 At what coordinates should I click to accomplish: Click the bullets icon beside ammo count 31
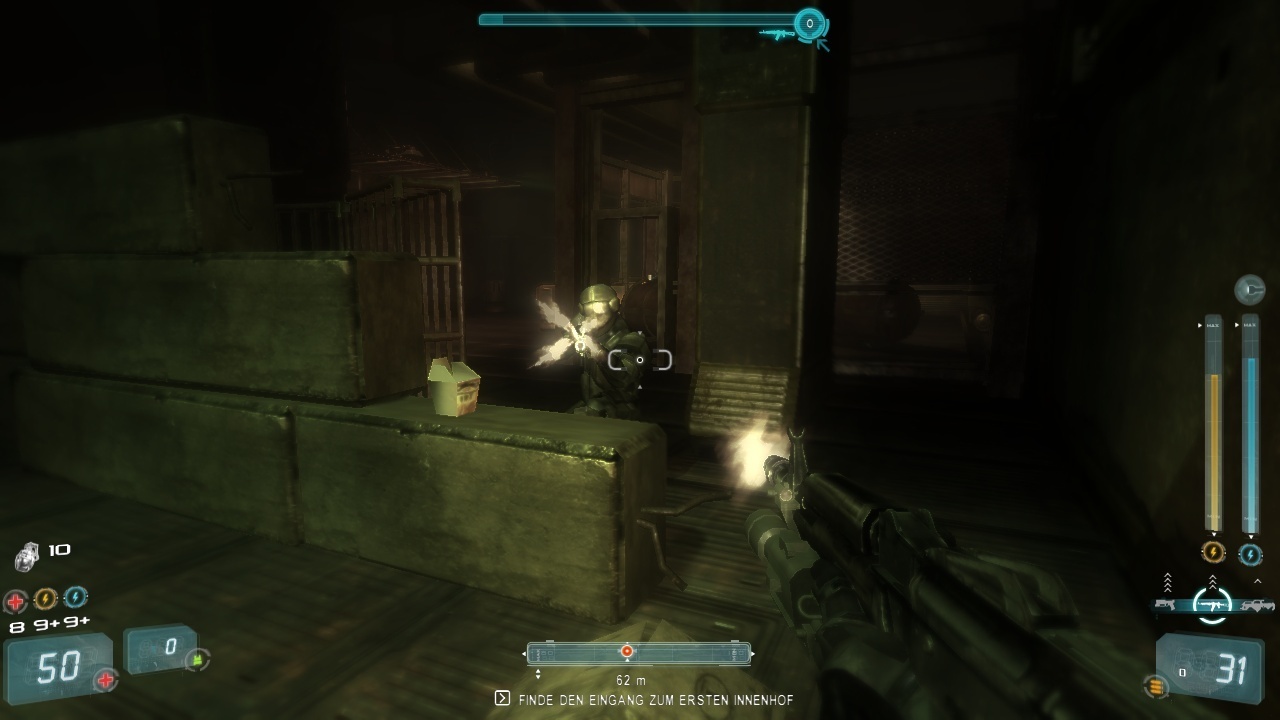click(1157, 685)
